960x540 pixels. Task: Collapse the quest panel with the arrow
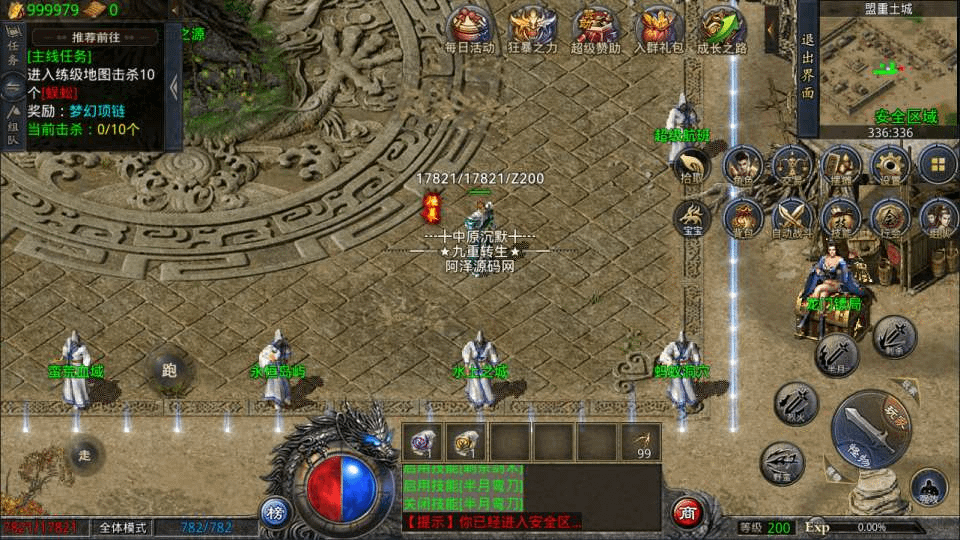(174, 87)
